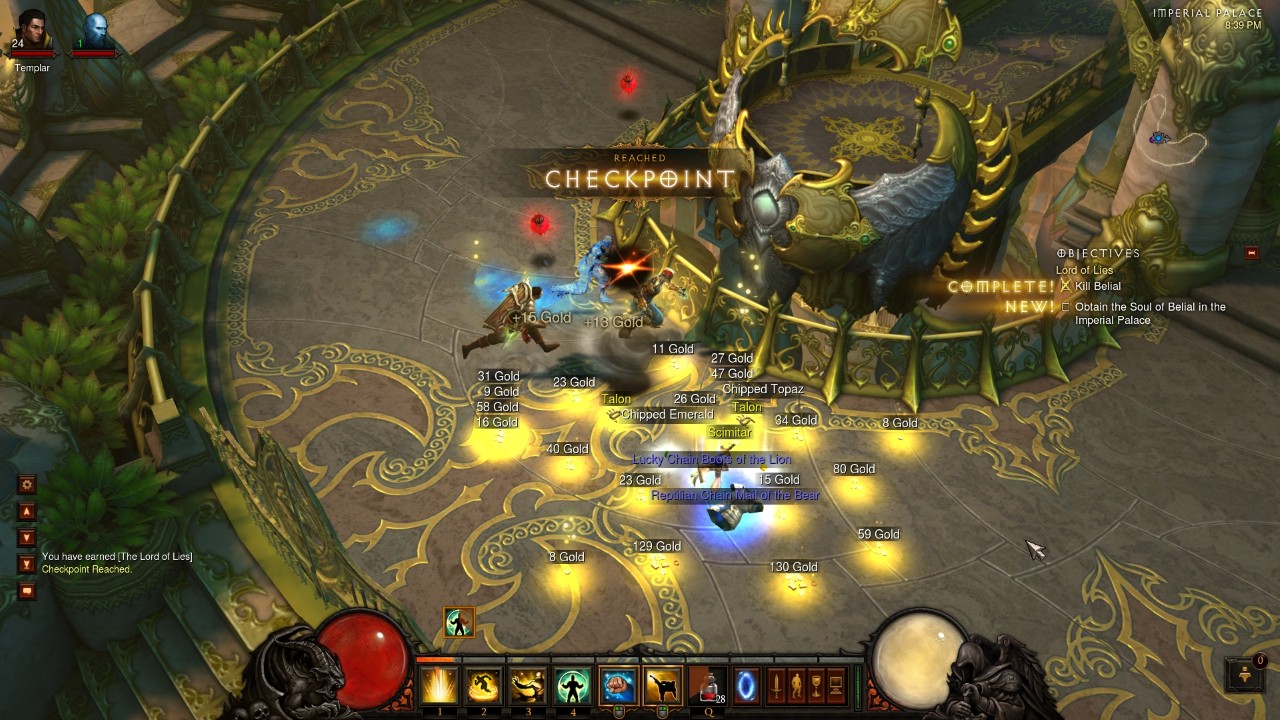Collapse the Objectives tracker with the red button

pyautogui.click(x=1251, y=253)
